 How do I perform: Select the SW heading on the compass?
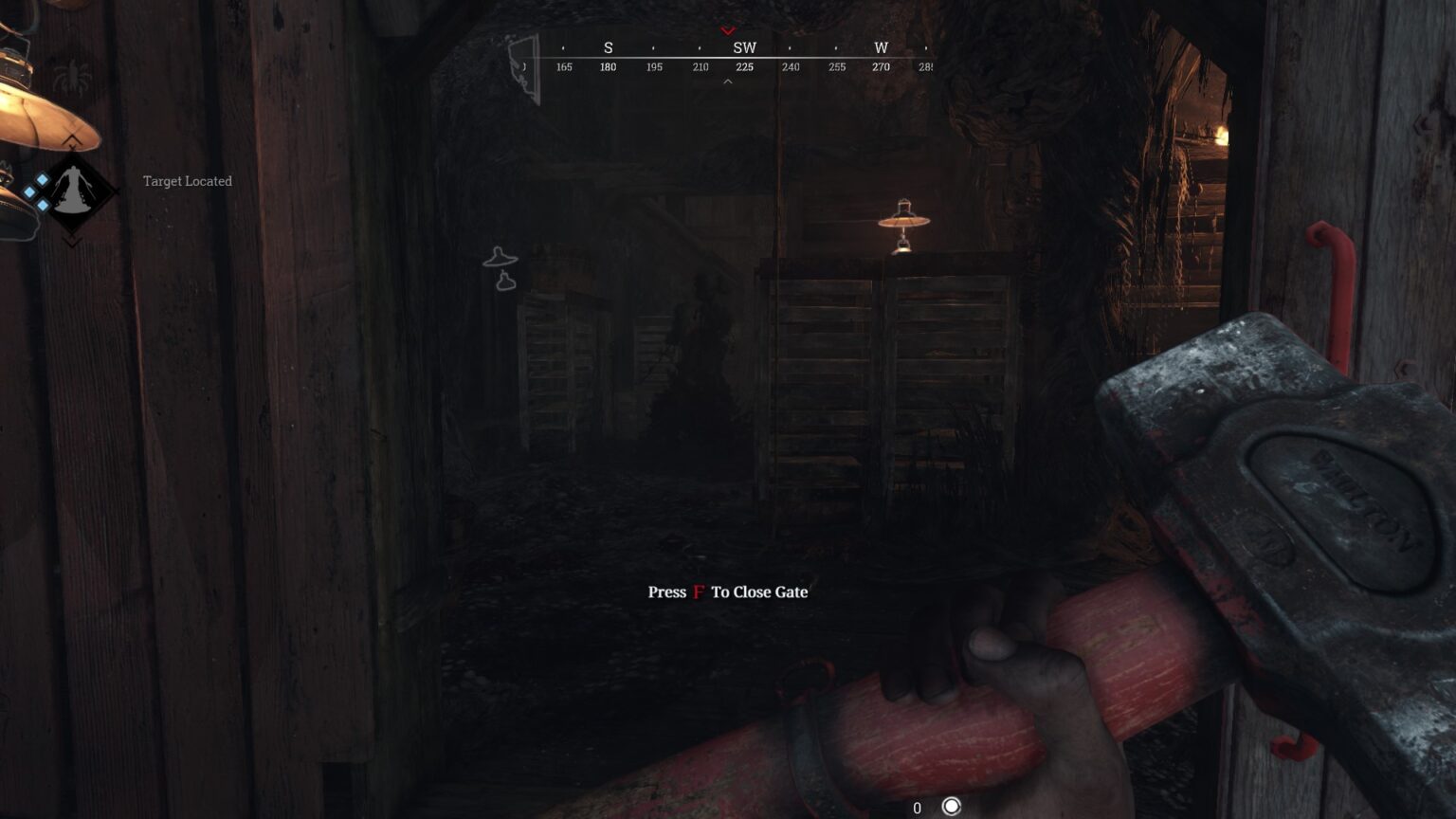coord(743,46)
